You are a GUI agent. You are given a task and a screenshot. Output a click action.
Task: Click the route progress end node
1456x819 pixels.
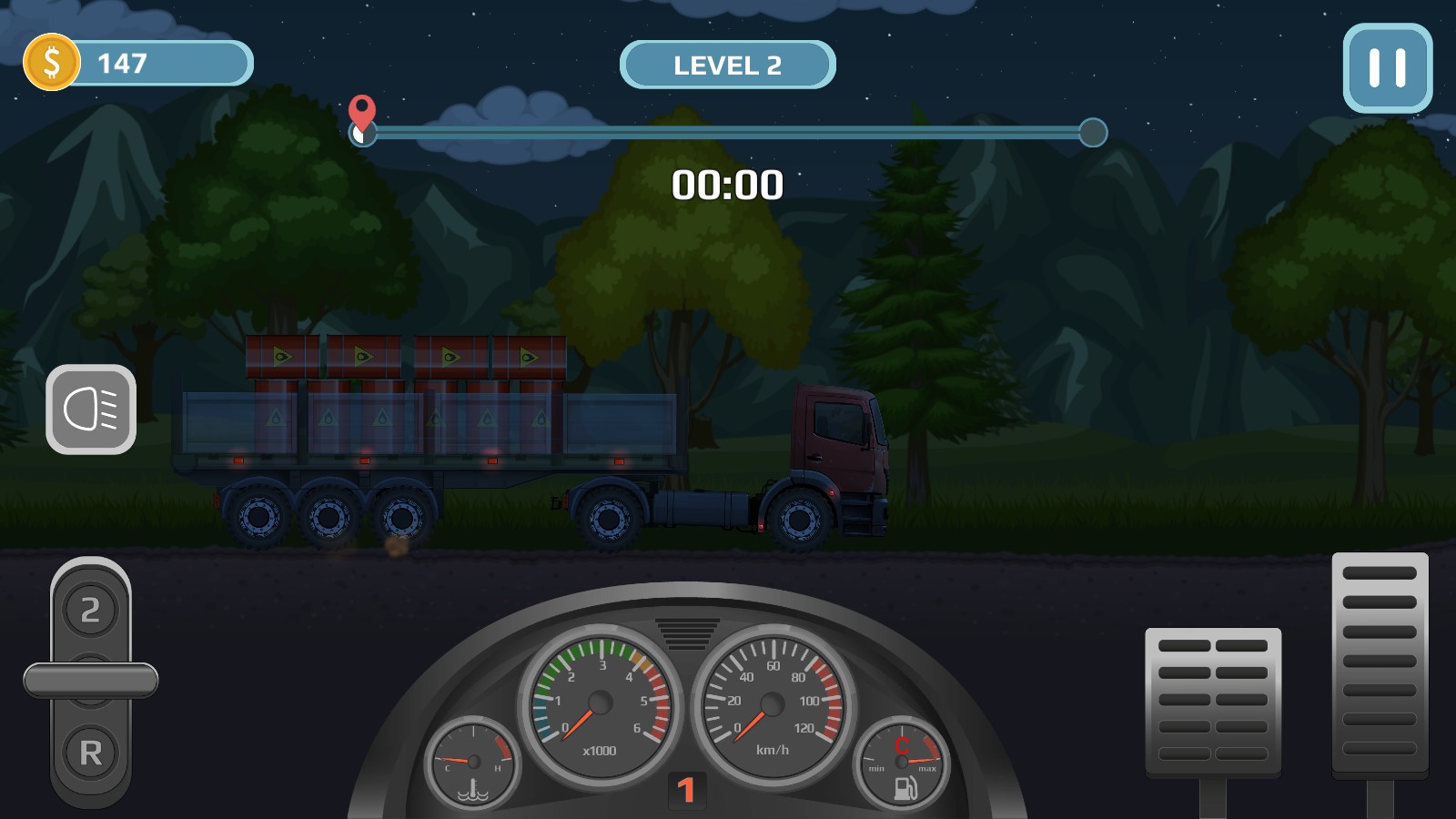point(1092,133)
